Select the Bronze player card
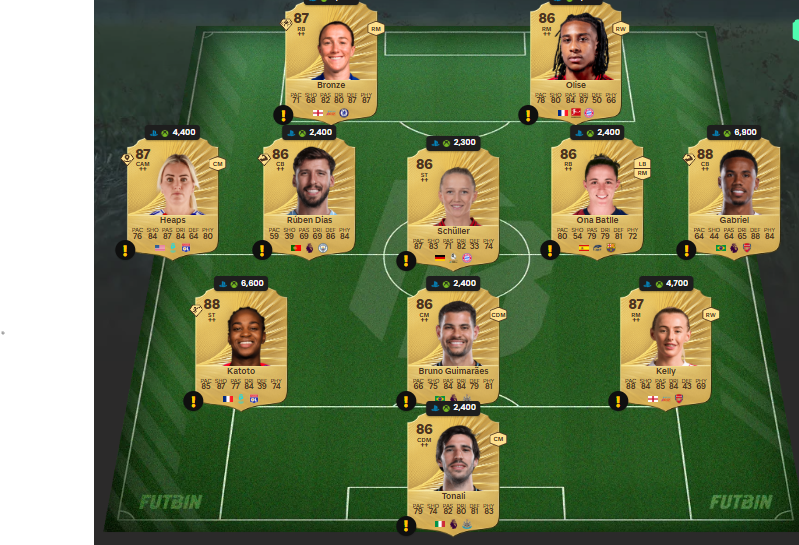Viewport: 799px width, 545px height. (x=332, y=62)
